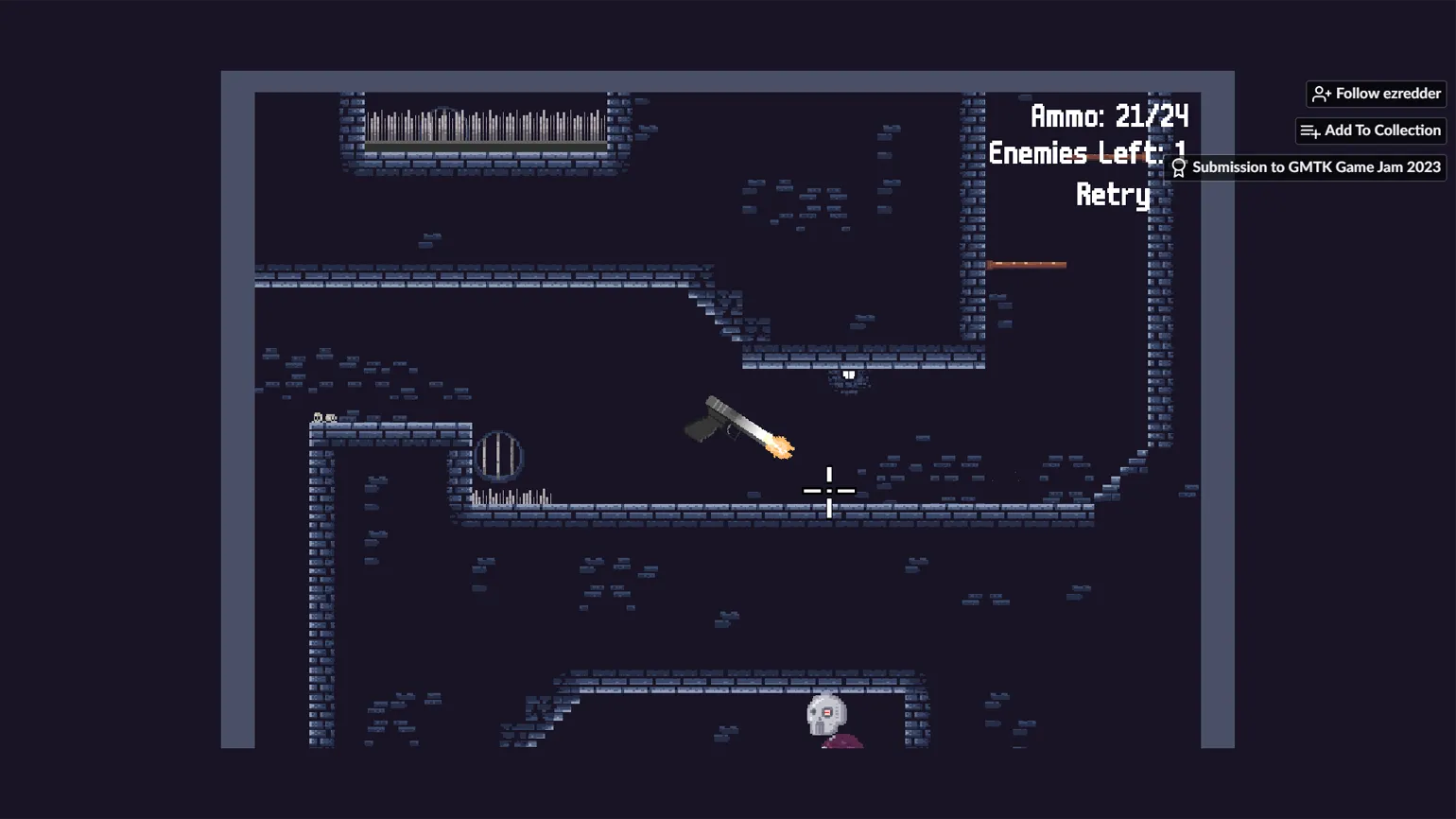This screenshot has width=1456, height=819.
Task: Follow ezredder on itch.io
Action: [1376, 94]
